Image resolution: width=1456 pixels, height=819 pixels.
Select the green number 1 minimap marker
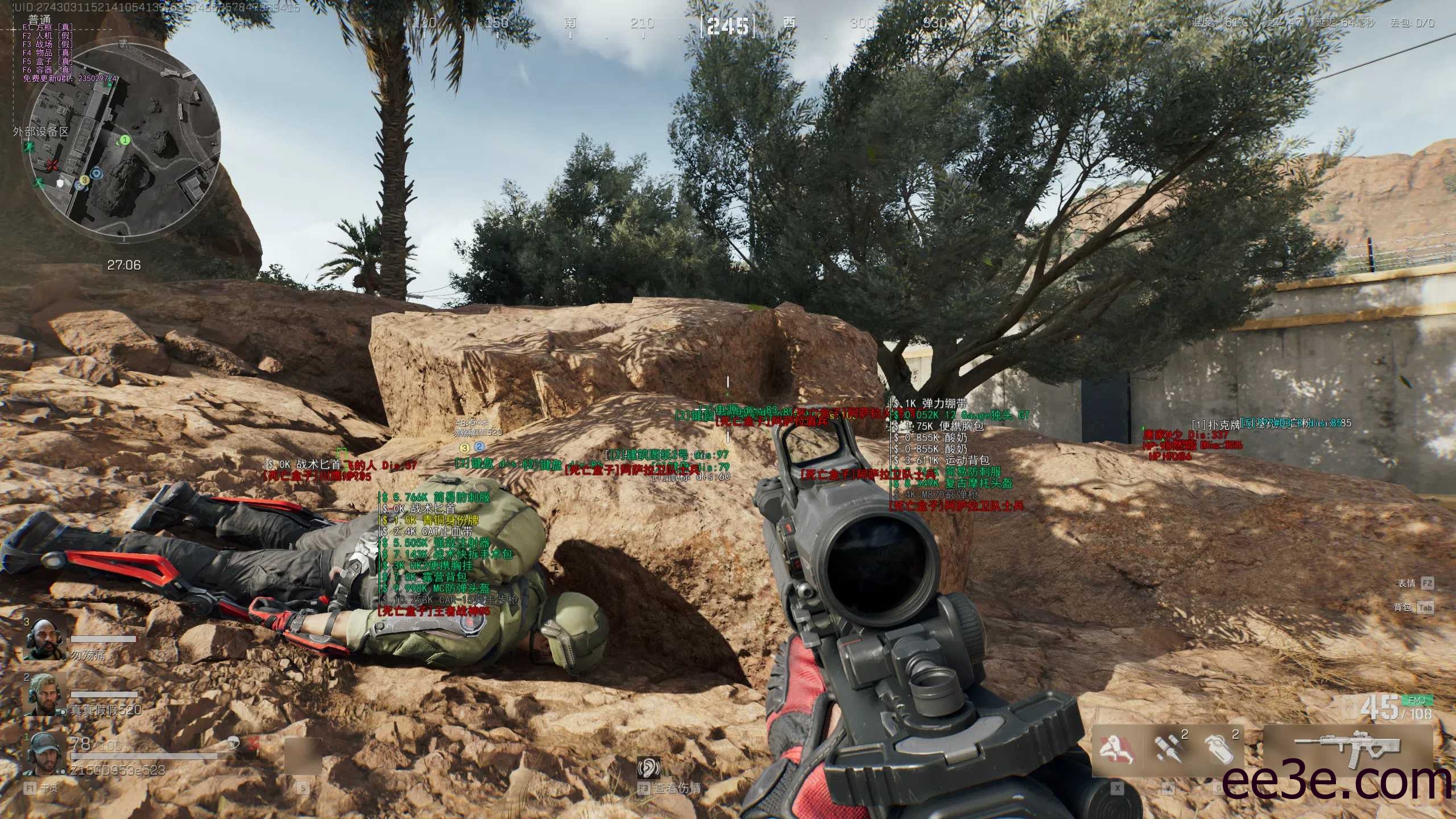(x=125, y=139)
